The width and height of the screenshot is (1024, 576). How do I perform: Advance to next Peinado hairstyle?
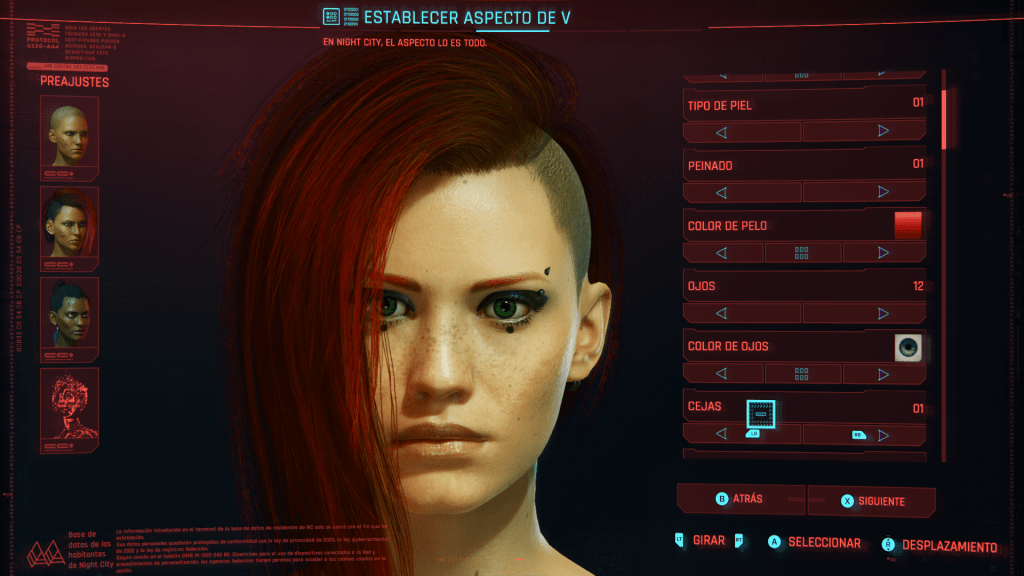click(x=882, y=192)
